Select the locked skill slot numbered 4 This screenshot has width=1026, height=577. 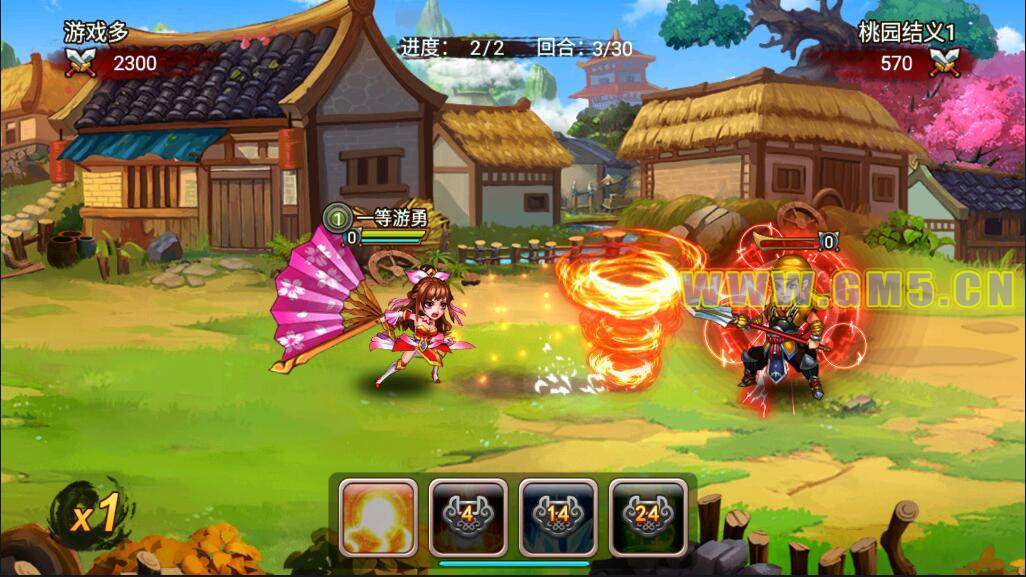(468, 516)
